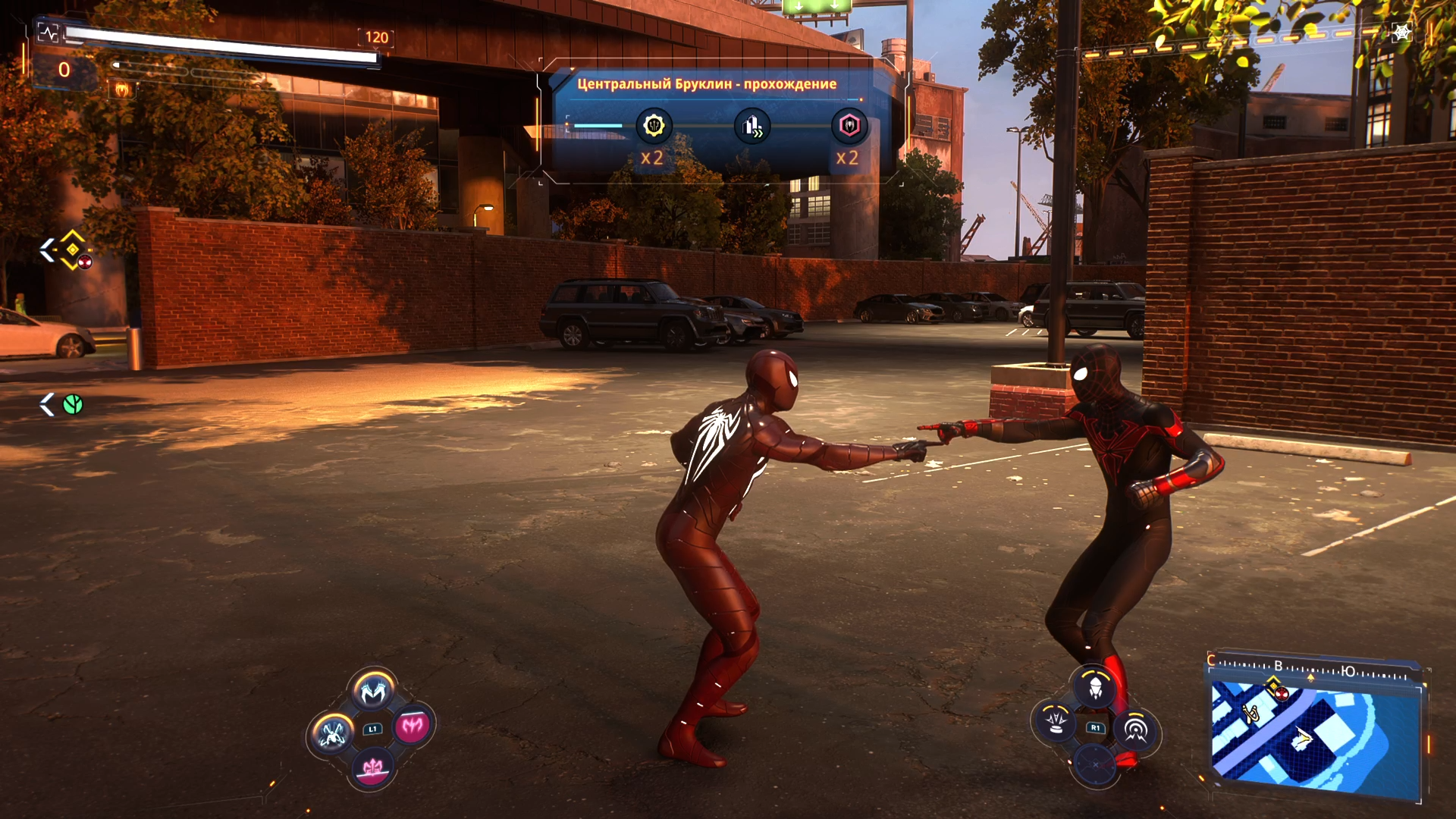Screen dimensions: 1456x819
Task: Select the Spider-Man mask marker on the minimap
Action: (1282, 693)
